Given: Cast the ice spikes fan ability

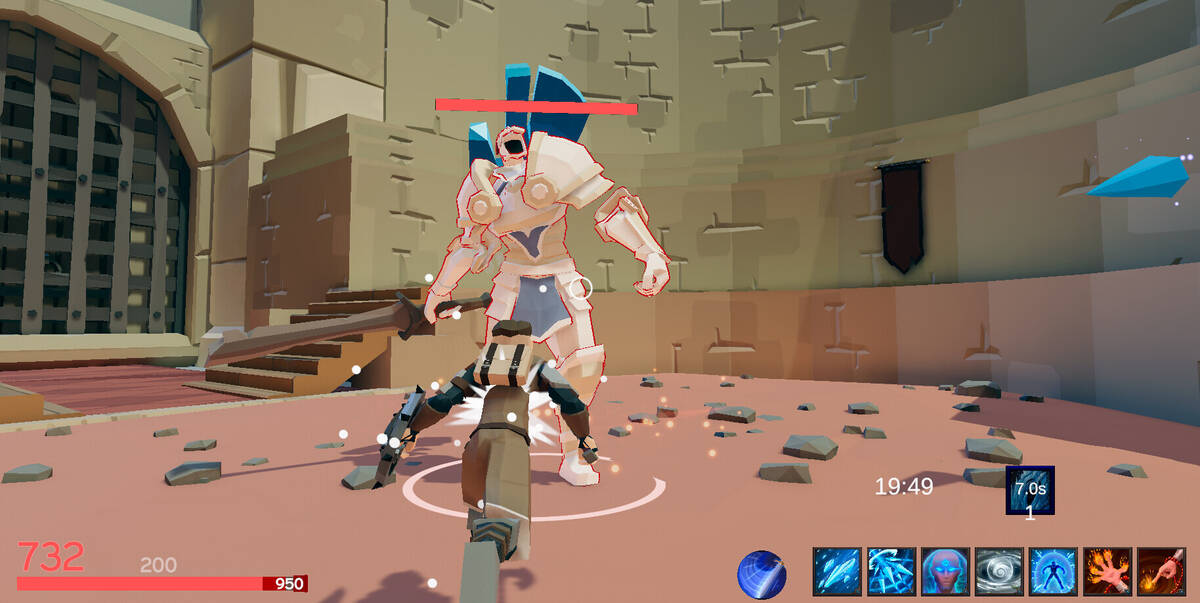Looking at the screenshot, I should pyautogui.click(x=891, y=572).
